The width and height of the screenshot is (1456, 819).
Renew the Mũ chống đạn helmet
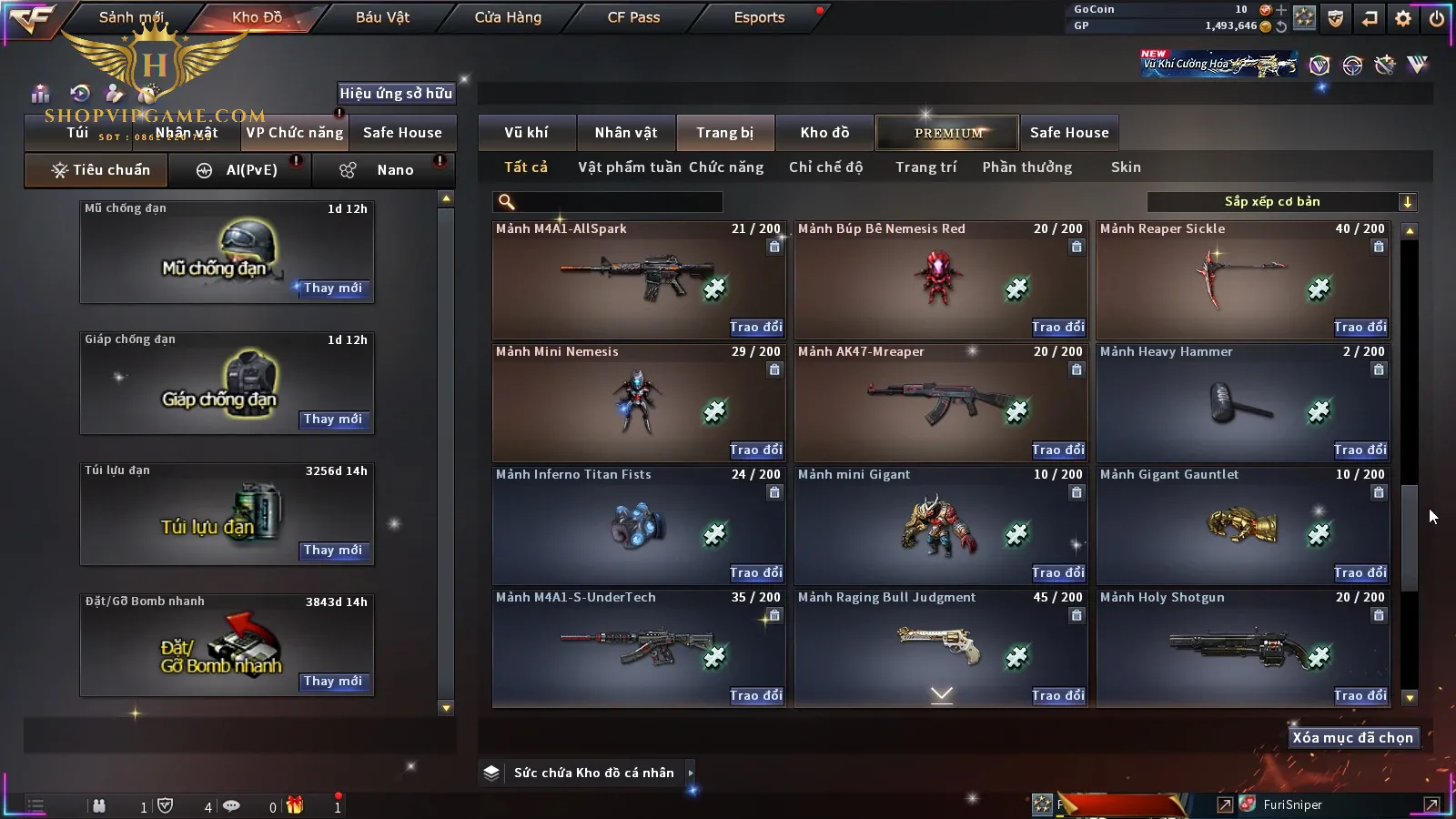point(333,288)
